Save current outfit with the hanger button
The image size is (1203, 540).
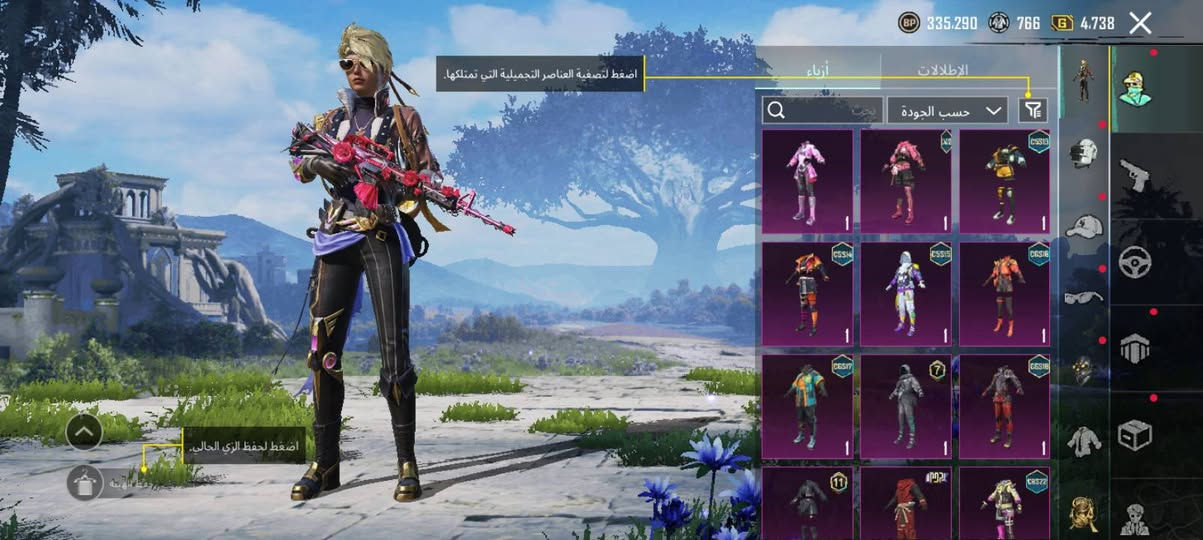click(85, 482)
